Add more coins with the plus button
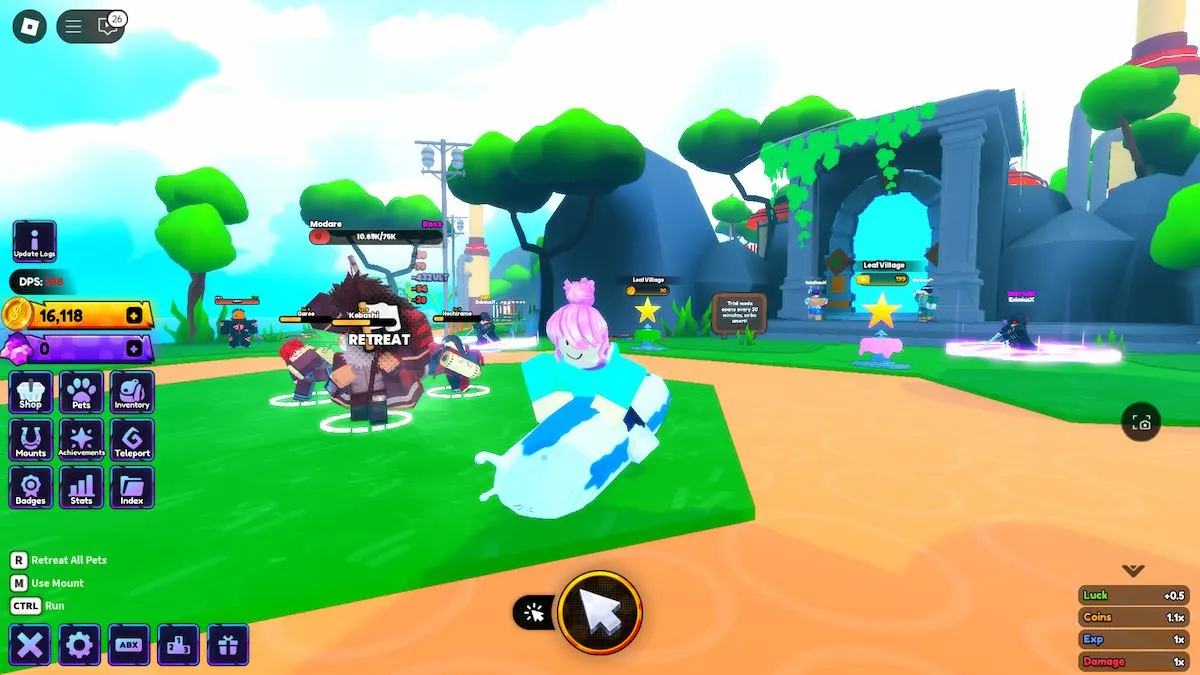 134,316
